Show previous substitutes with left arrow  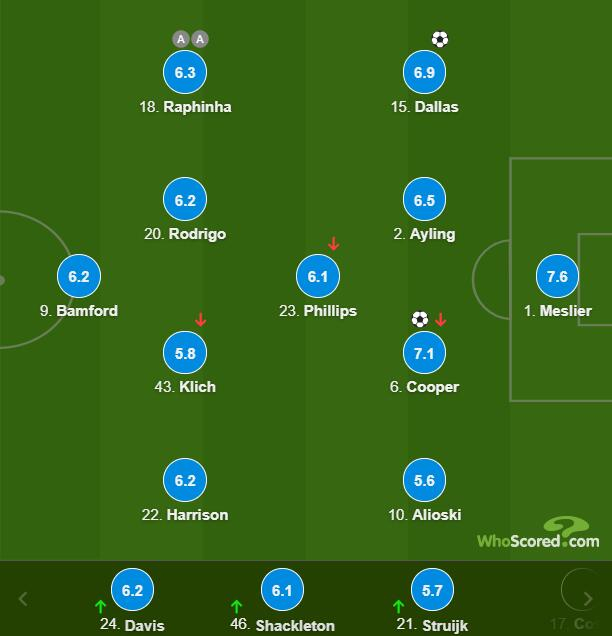tap(23, 599)
